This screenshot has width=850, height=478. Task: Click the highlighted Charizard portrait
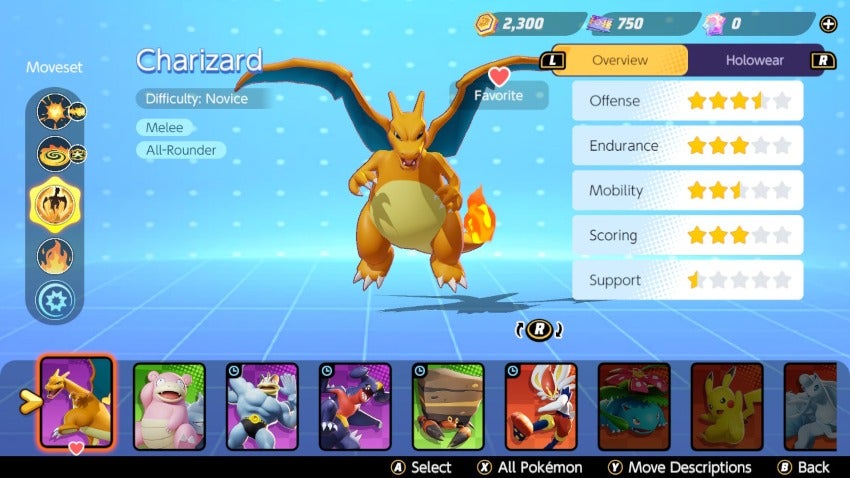pos(76,402)
